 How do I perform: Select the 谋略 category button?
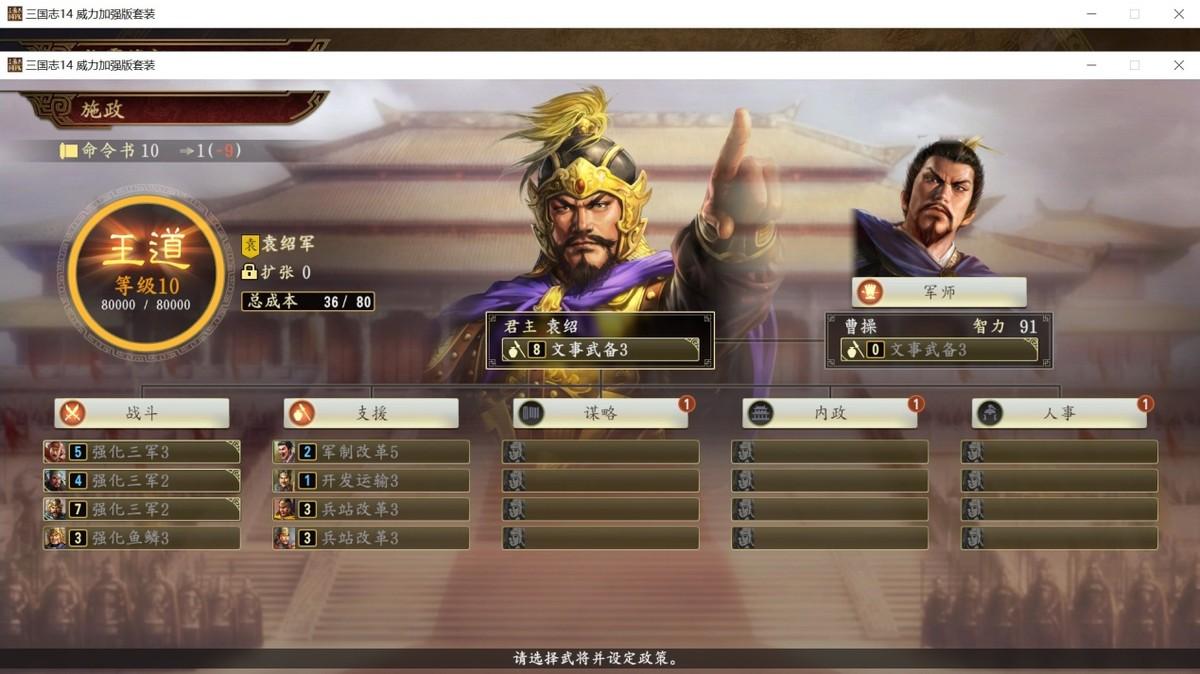pyautogui.click(x=600, y=413)
